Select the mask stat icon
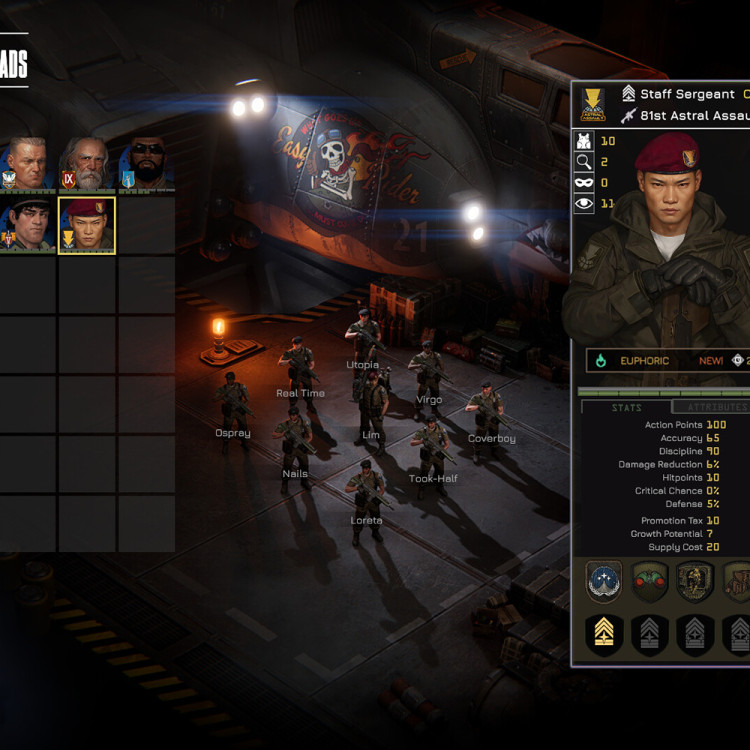Viewport: 750px width, 750px height. (x=585, y=183)
